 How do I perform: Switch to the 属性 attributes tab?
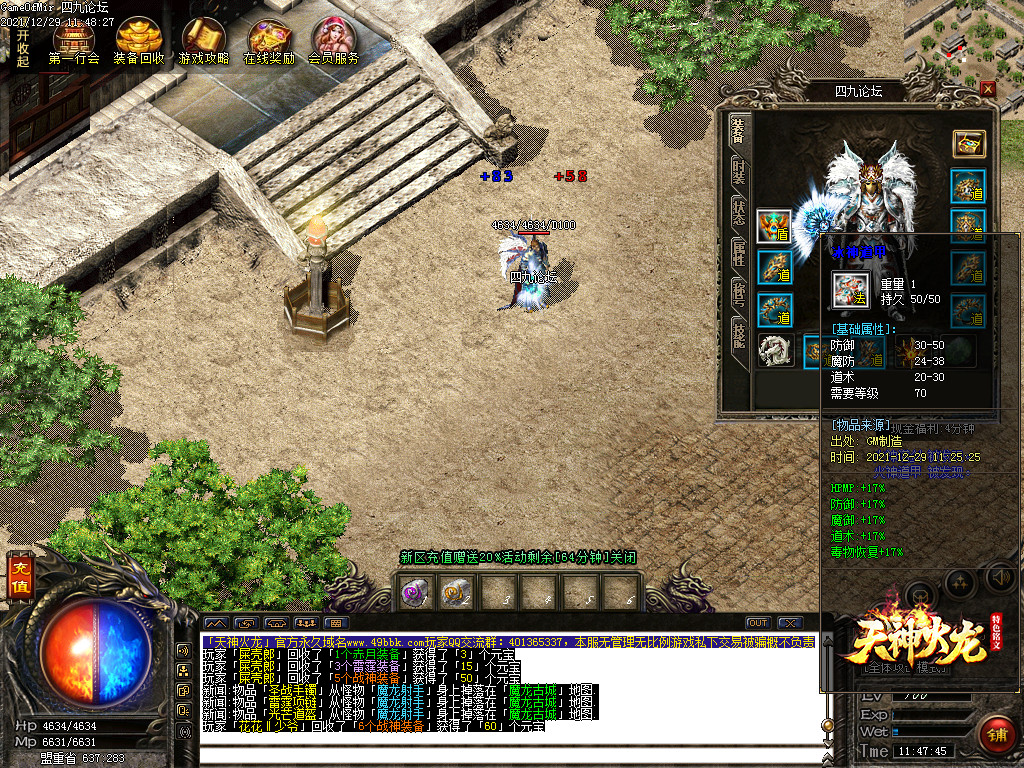click(738, 250)
